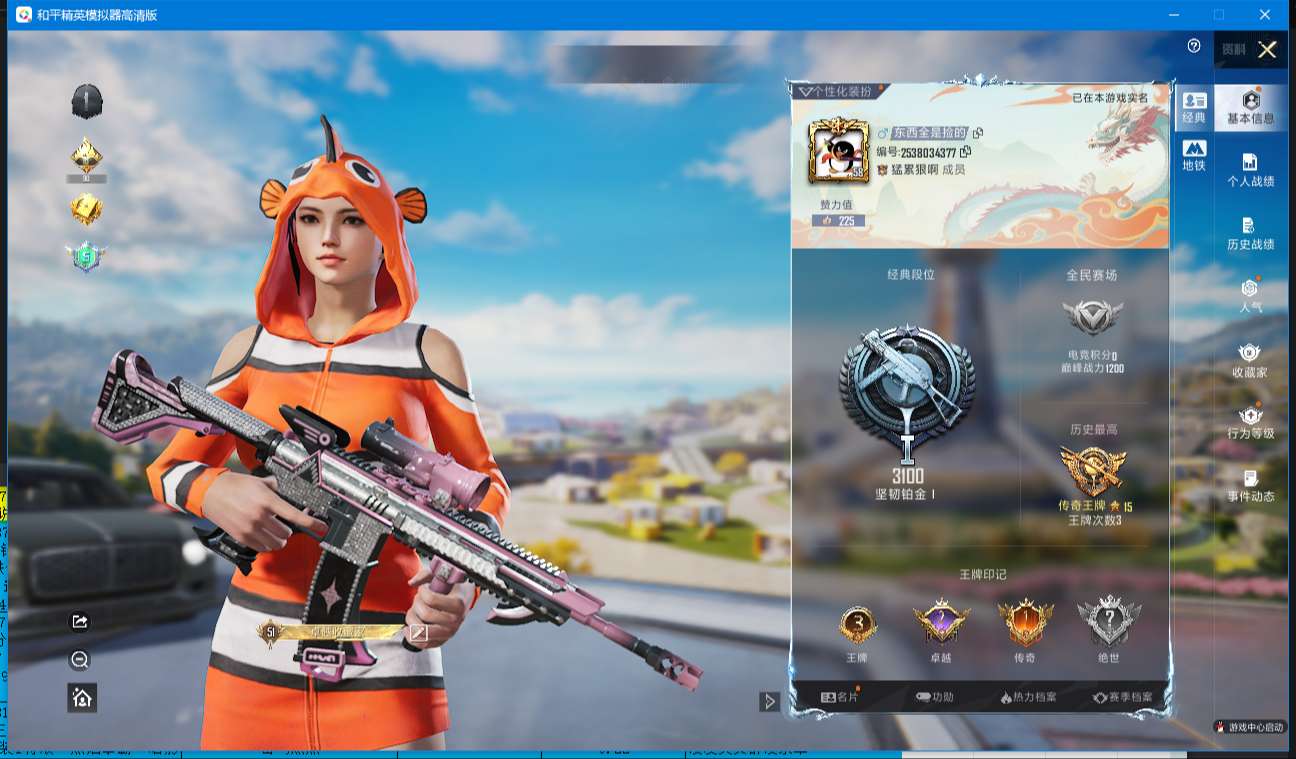Show the 人气 popularity tab
Image resolution: width=1296 pixels, height=759 pixels.
1250,296
